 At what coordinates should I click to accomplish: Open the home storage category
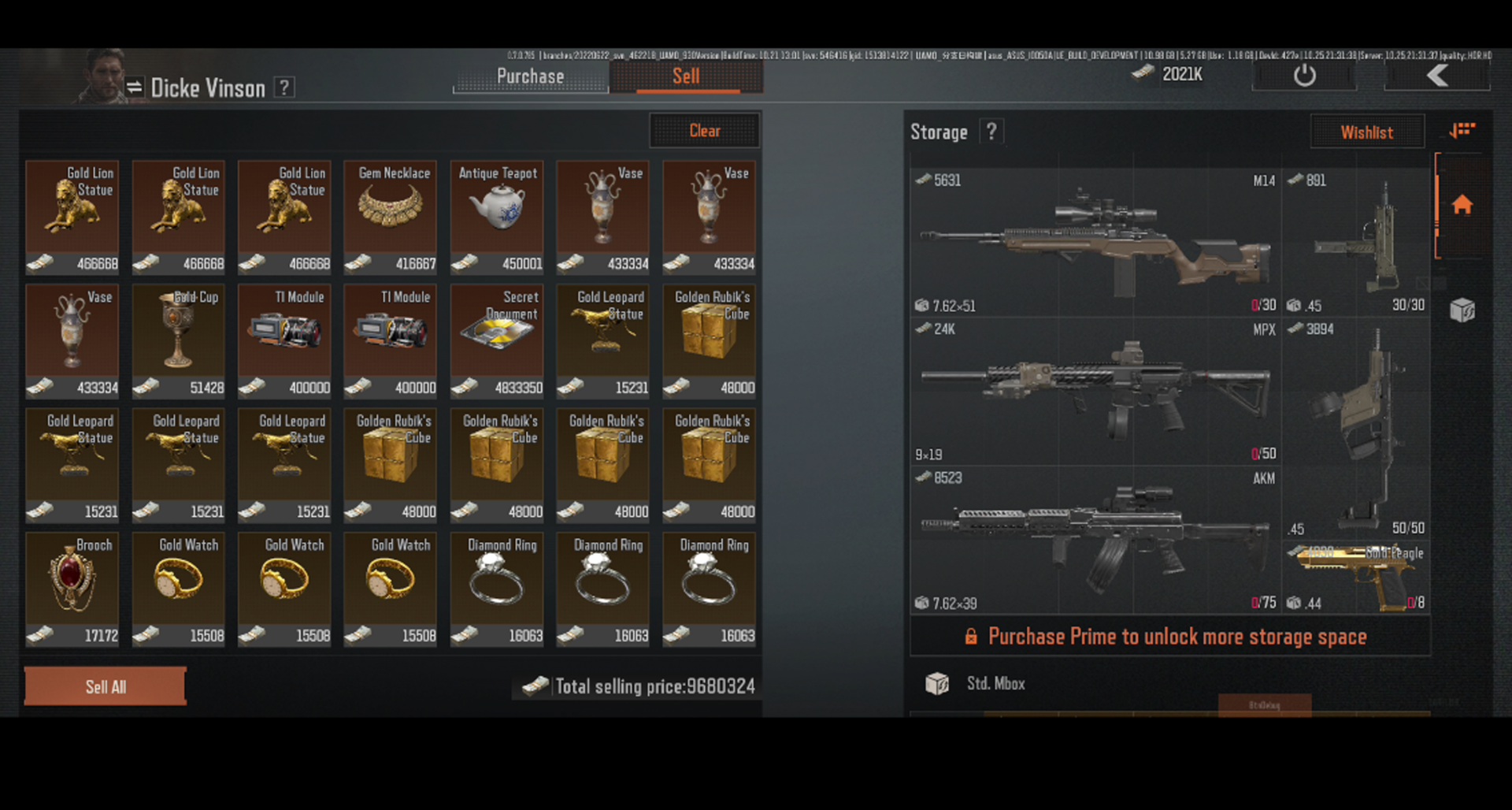pos(1462,206)
